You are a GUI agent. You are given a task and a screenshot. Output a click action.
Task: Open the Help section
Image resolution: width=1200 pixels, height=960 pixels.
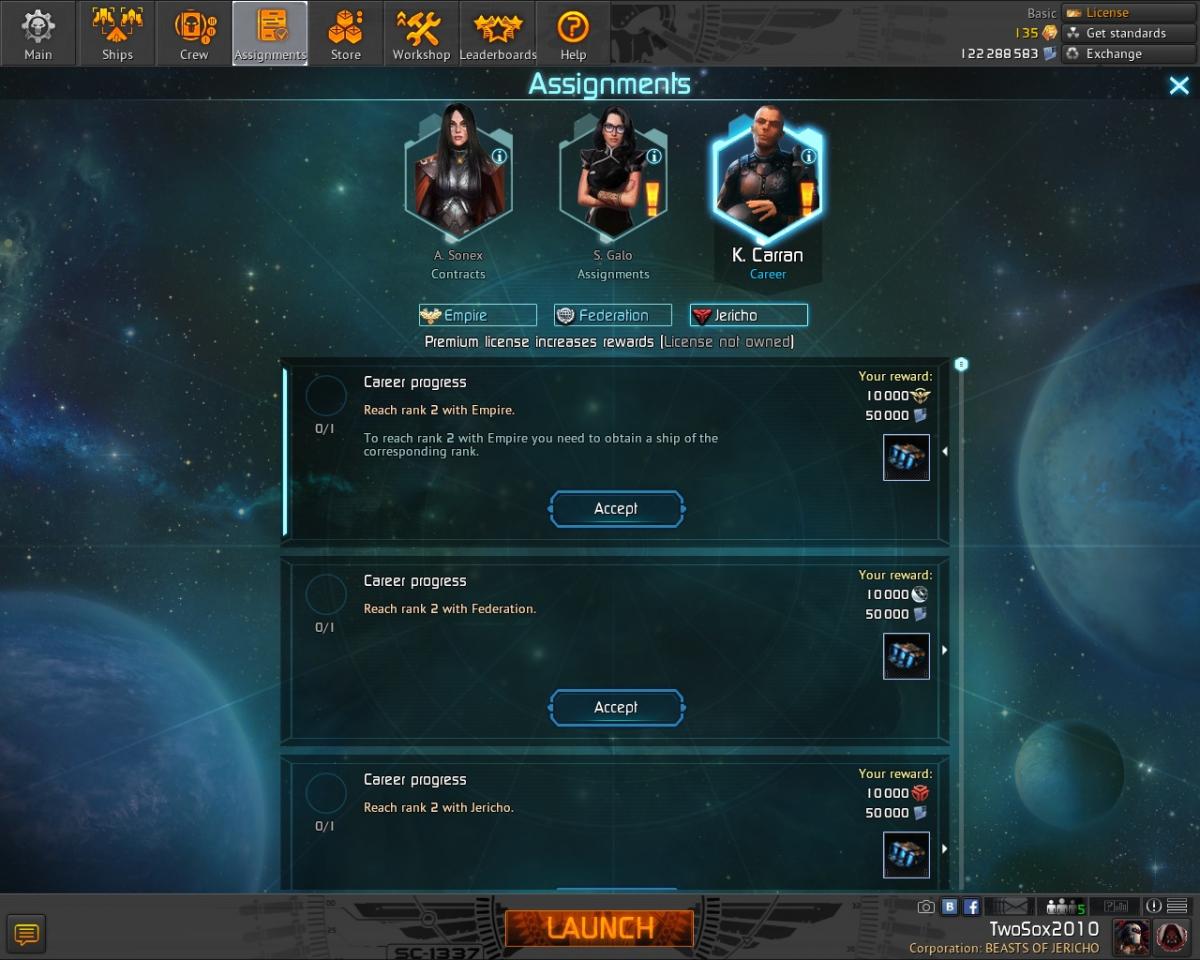(573, 34)
